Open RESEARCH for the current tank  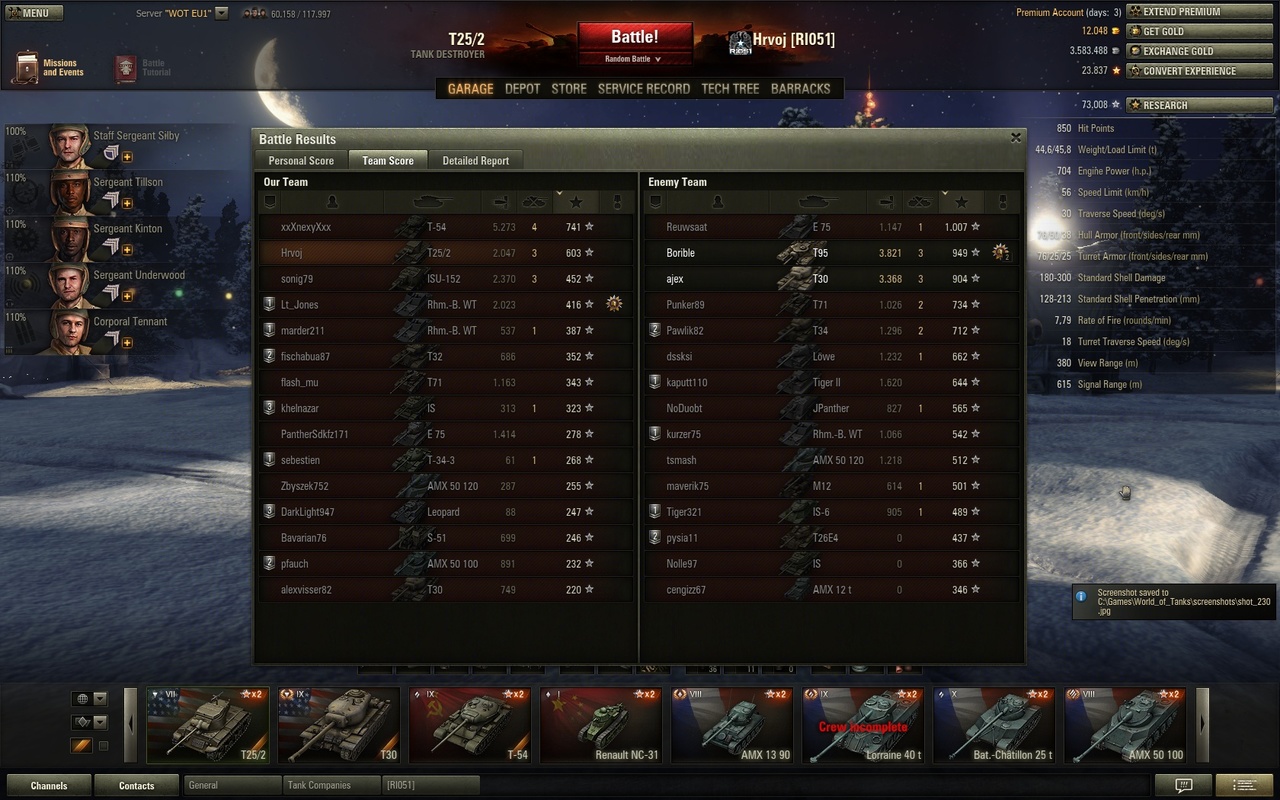[x=1179, y=105]
